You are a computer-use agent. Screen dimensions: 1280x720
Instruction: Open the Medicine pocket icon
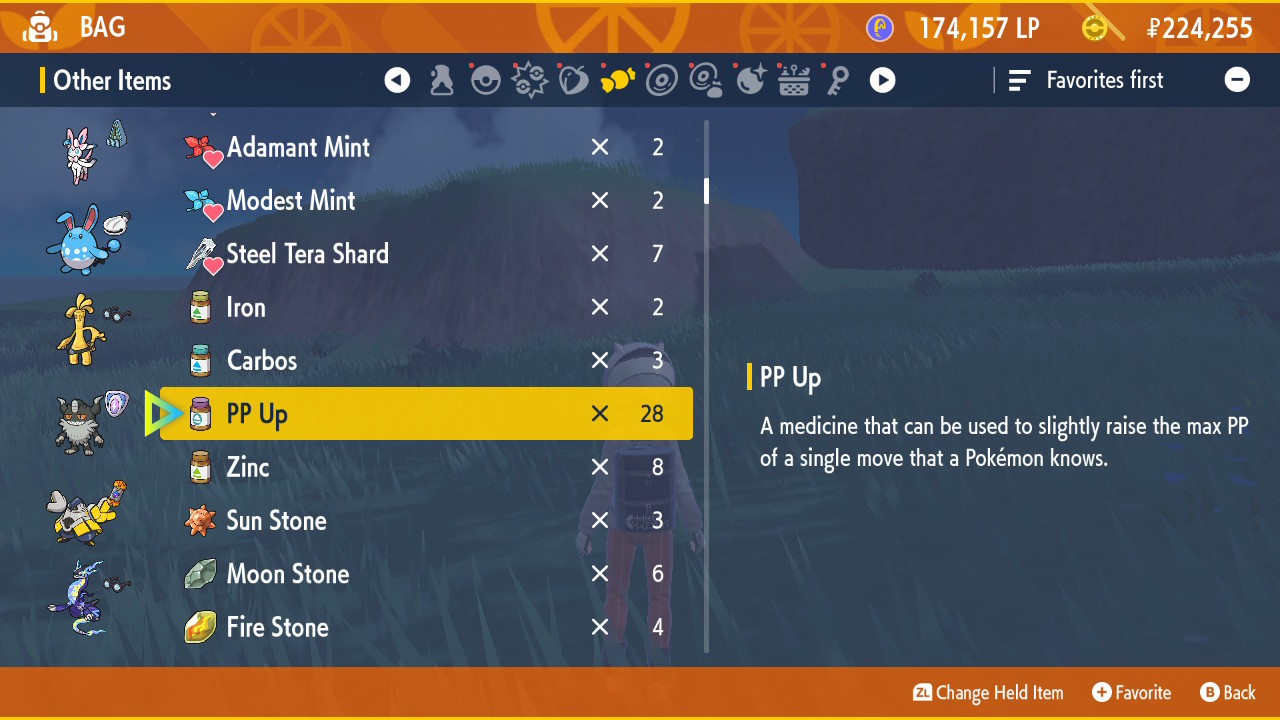pyautogui.click(x=441, y=80)
